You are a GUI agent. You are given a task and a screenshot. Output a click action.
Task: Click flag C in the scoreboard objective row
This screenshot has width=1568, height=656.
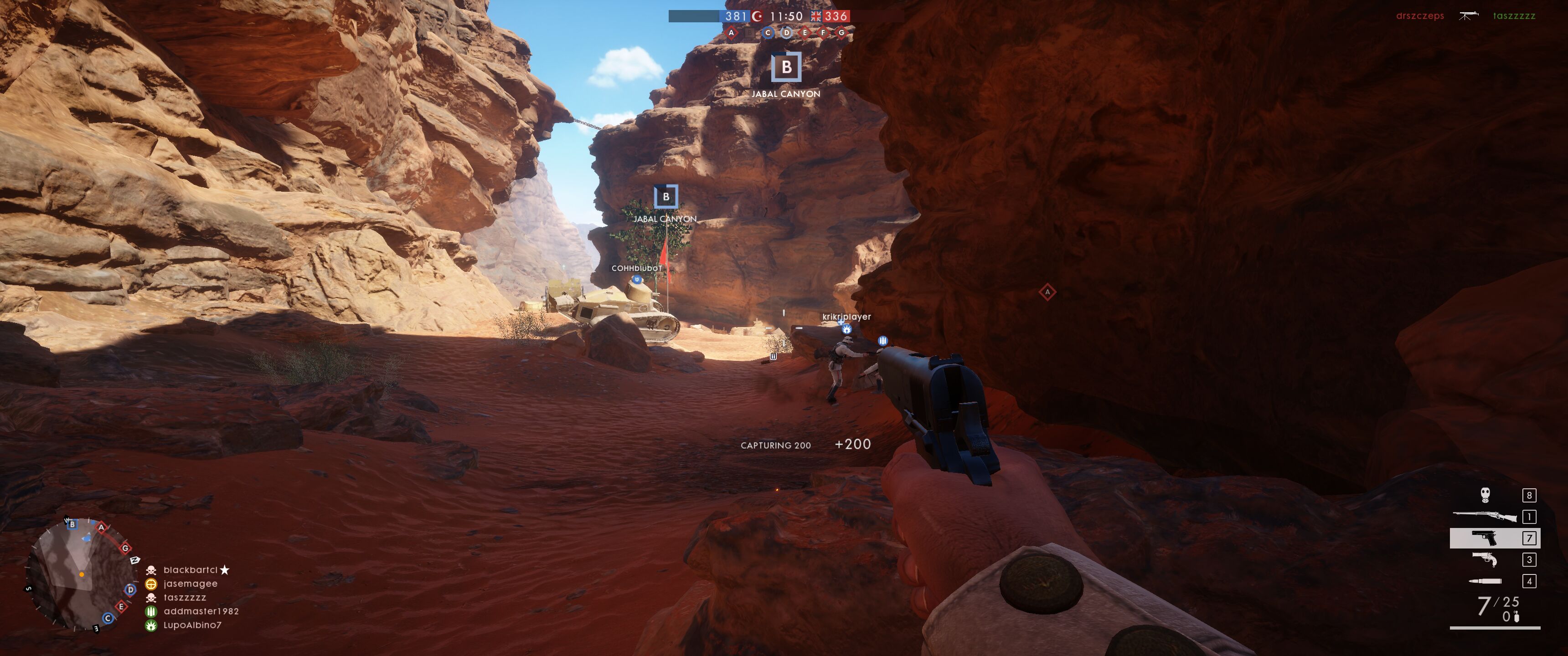[768, 33]
